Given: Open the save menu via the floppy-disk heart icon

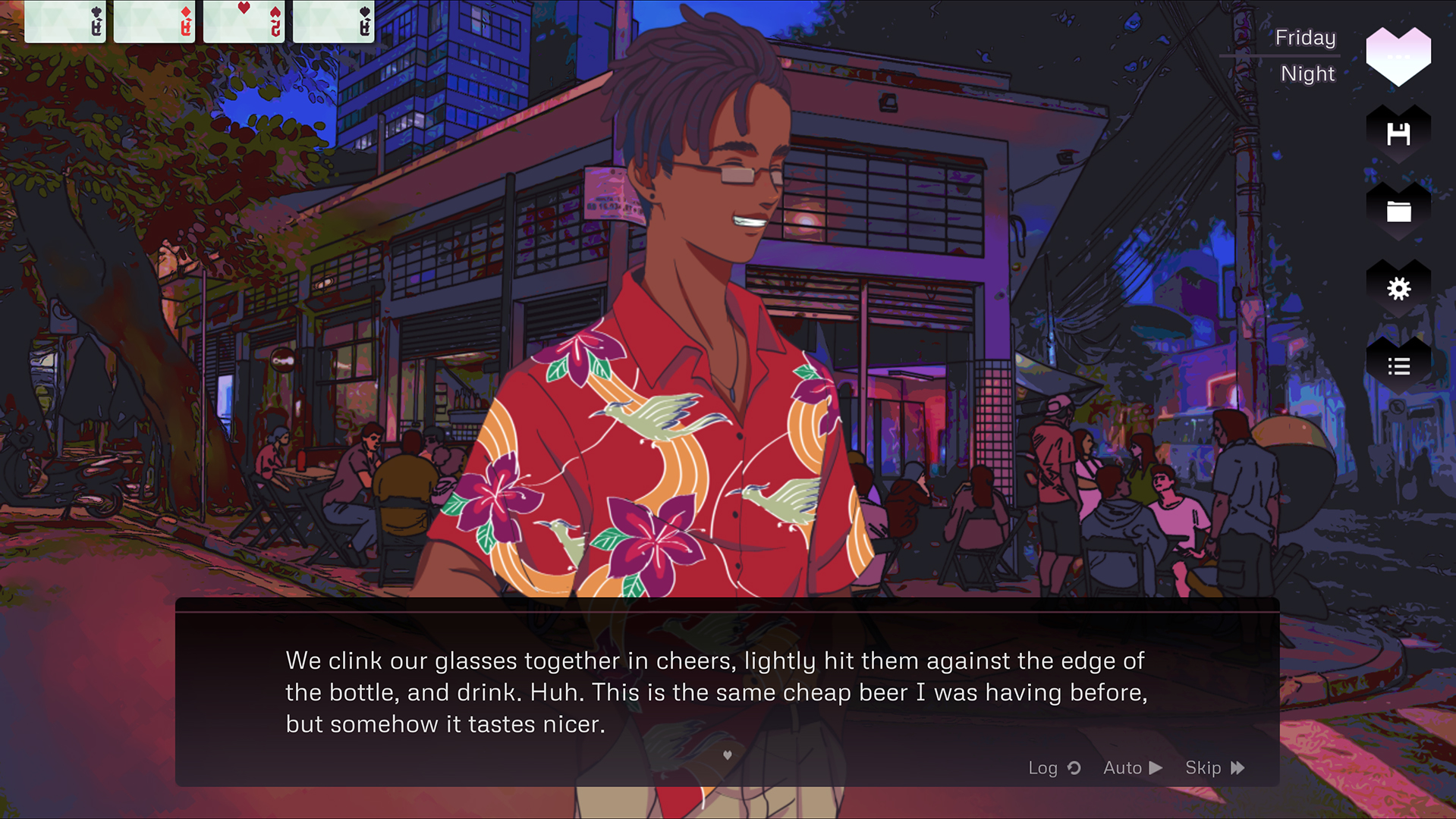Looking at the screenshot, I should (1398, 133).
